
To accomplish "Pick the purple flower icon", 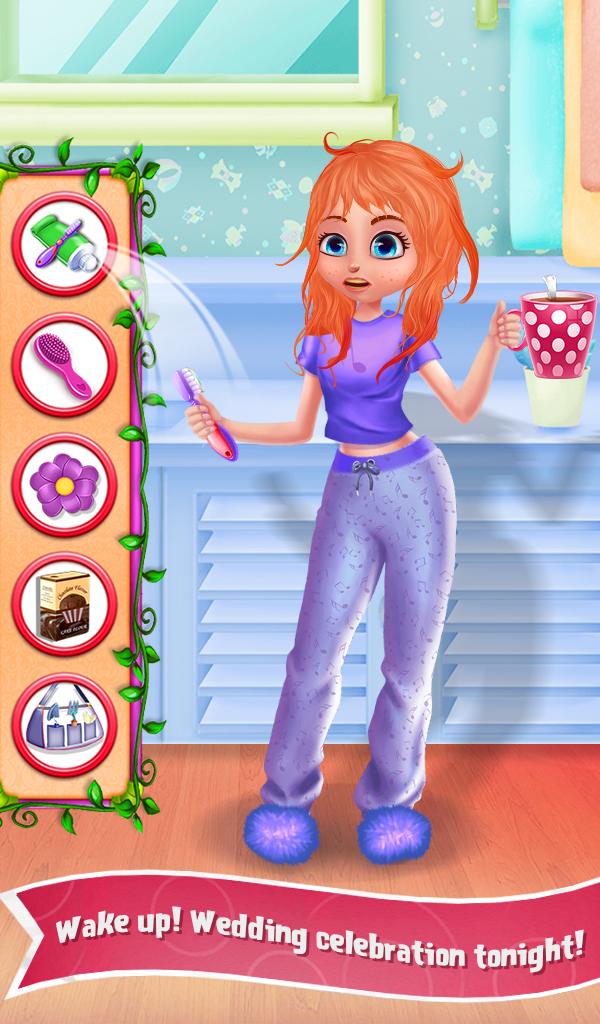I will (65, 484).
